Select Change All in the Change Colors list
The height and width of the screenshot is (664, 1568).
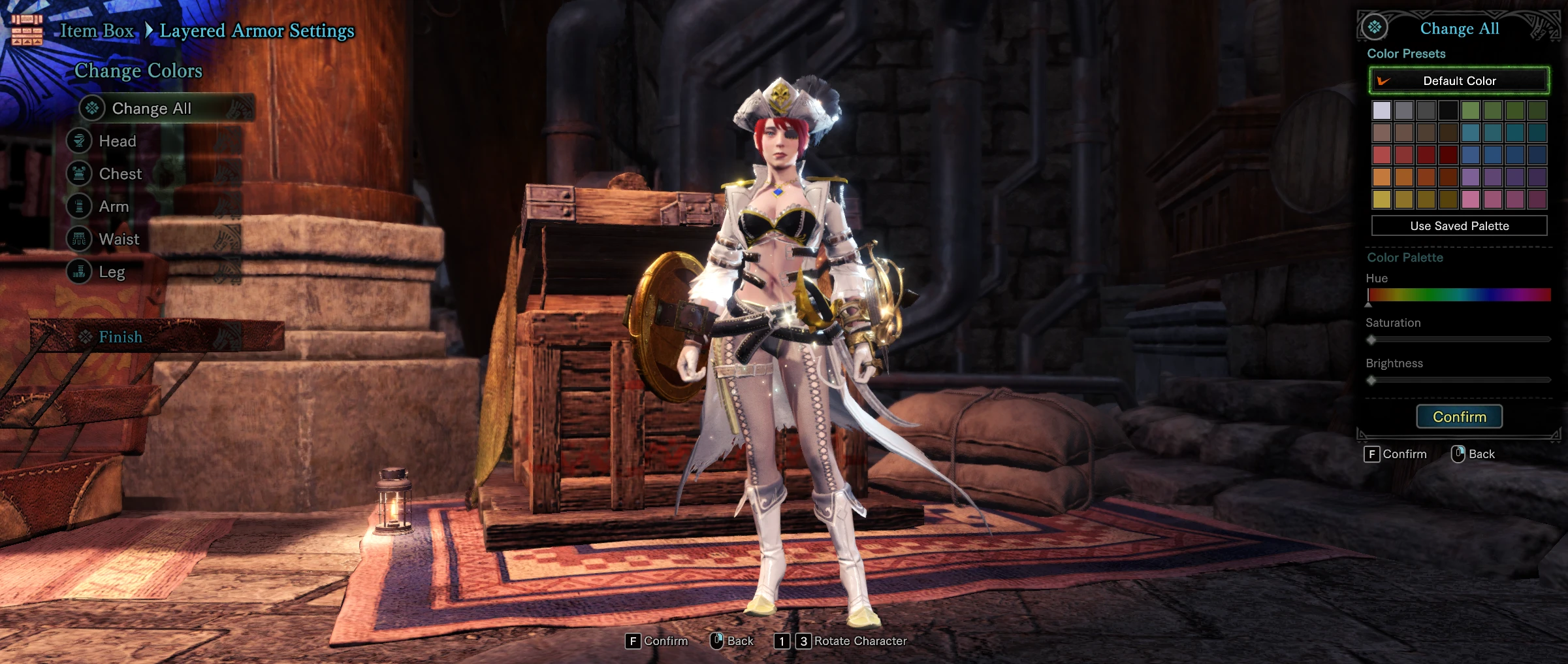click(152, 108)
